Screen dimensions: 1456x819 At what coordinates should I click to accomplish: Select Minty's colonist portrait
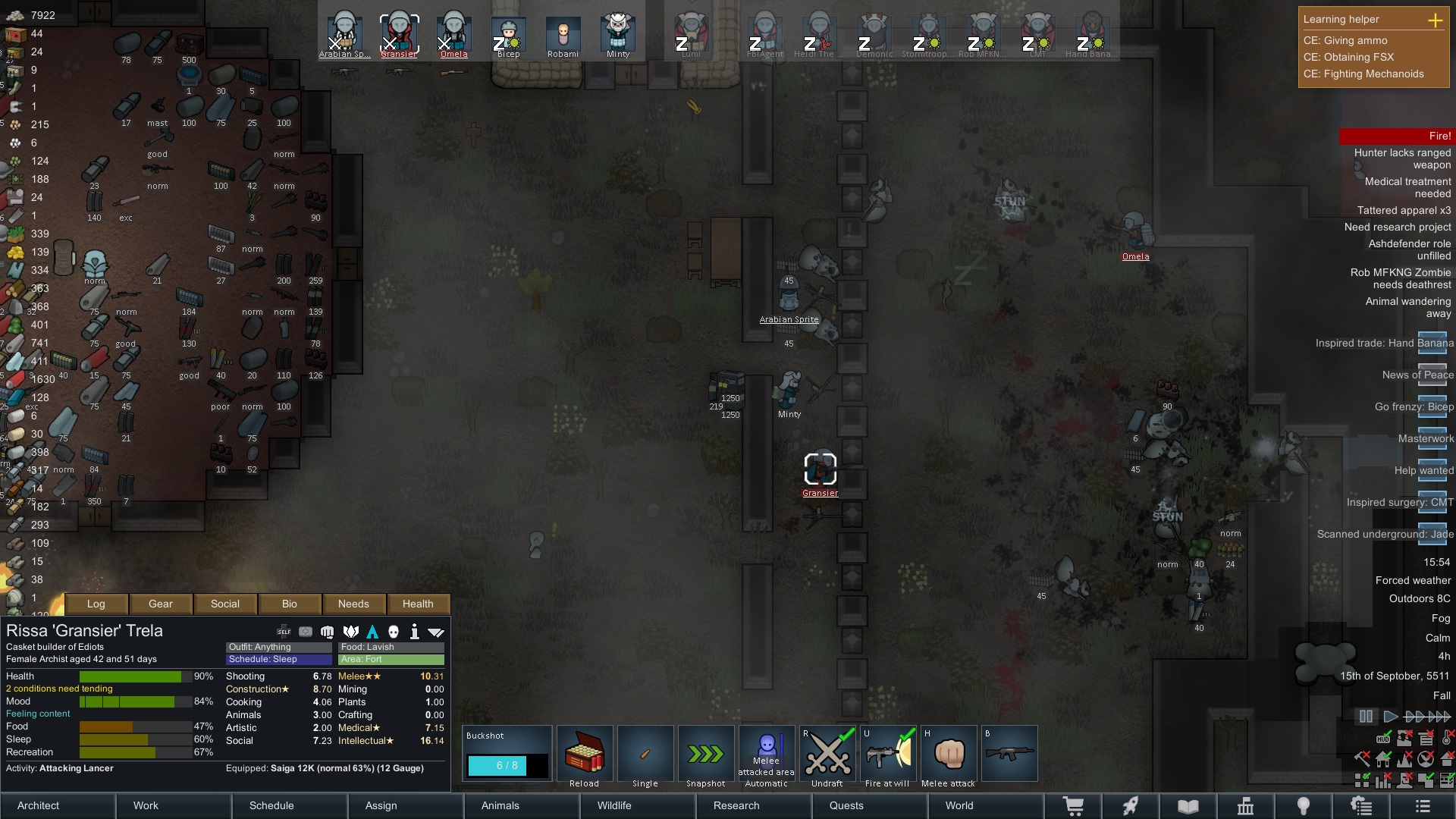(x=618, y=35)
